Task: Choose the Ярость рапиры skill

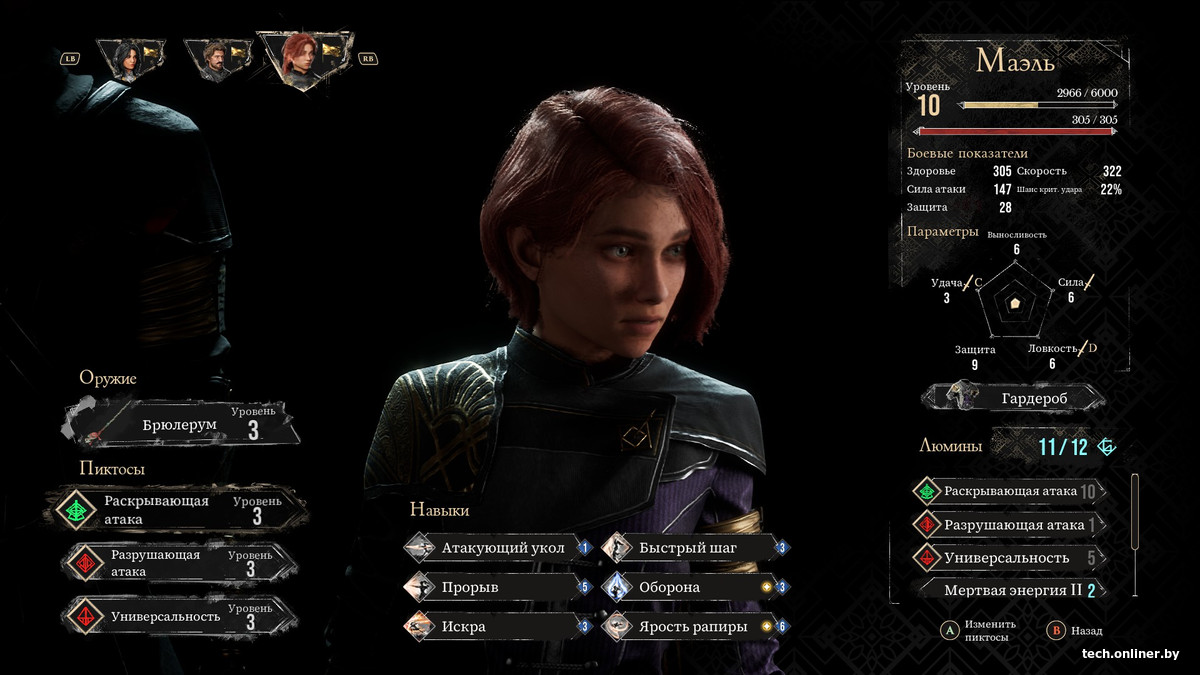Action: pyautogui.click(x=694, y=626)
